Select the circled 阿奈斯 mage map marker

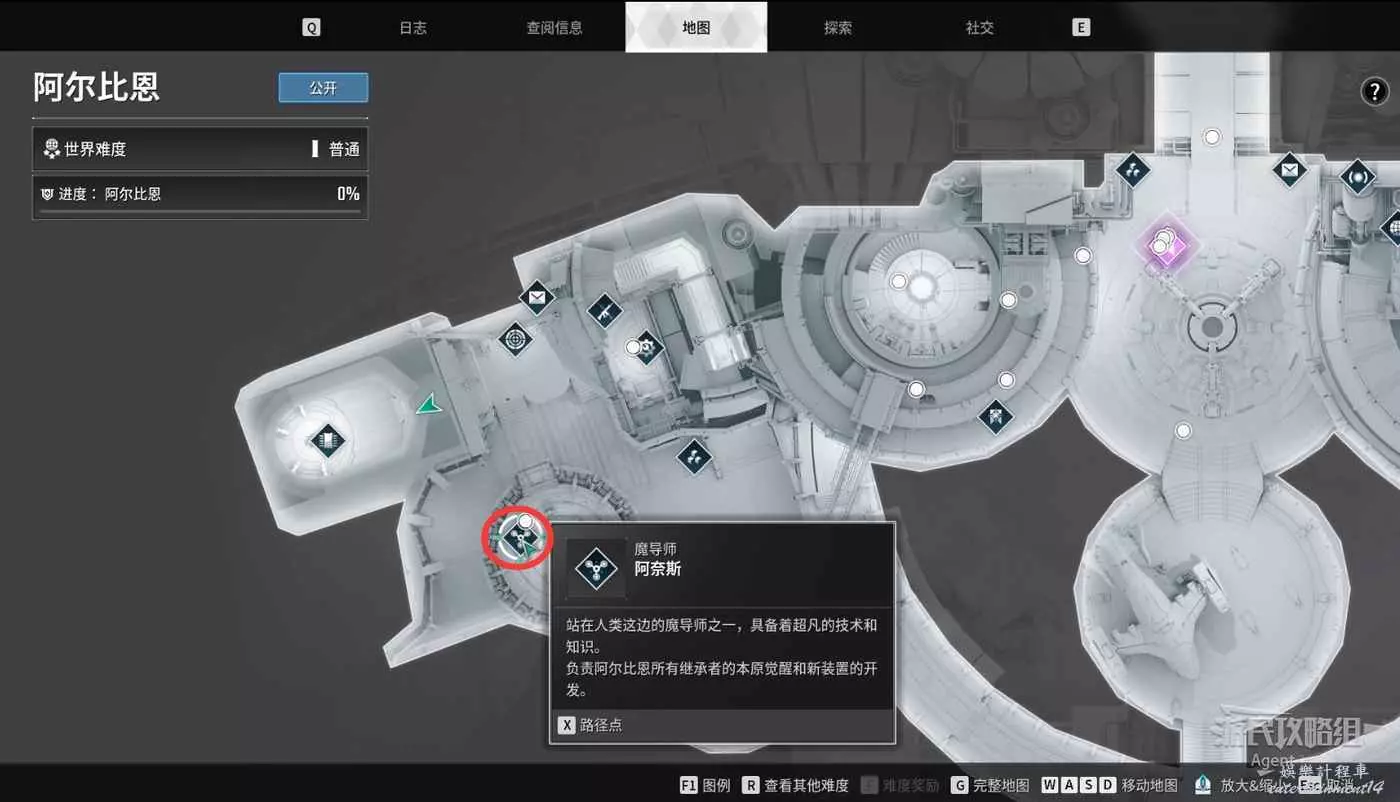click(x=518, y=539)
